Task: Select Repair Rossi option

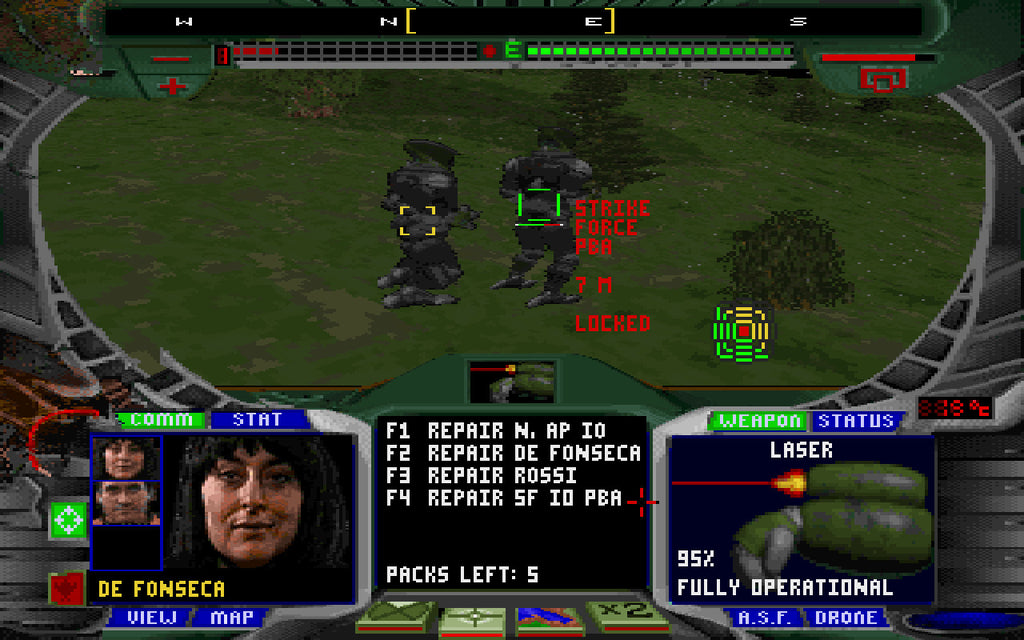Action: pos(482,475)
